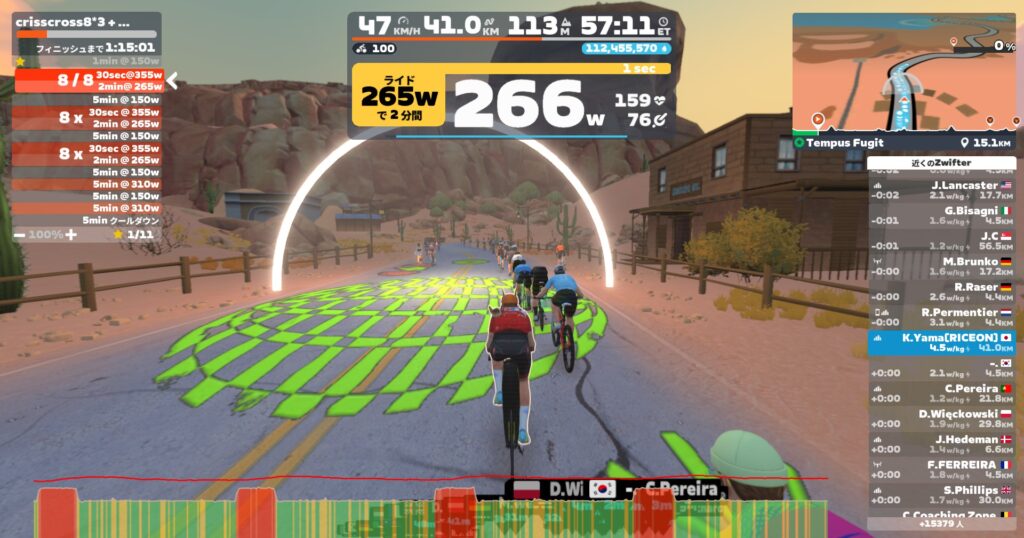Choose S.Phillips from the rider list
Image resolution: width=1024 pixels, height=538 pixels.
941,495
